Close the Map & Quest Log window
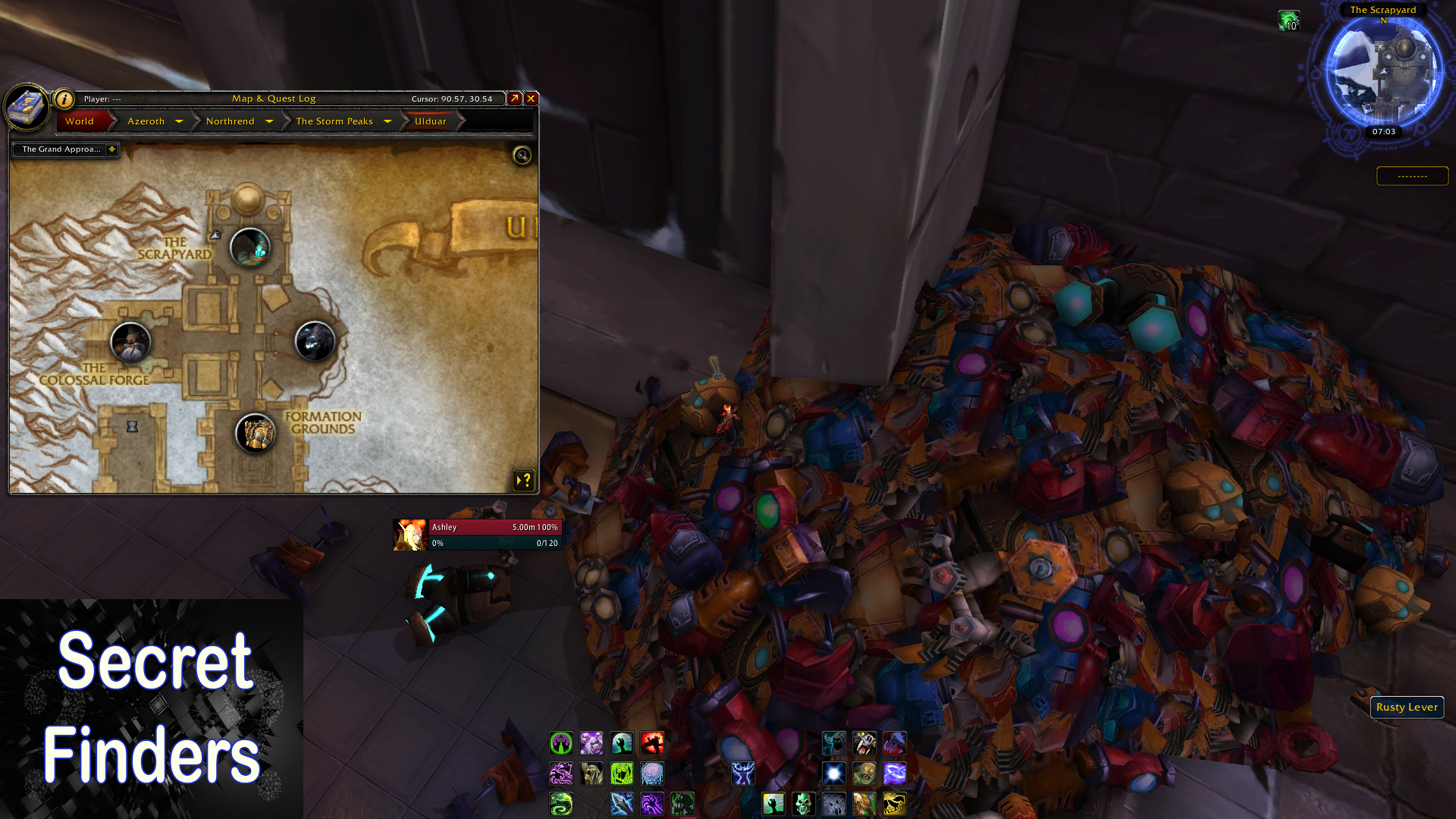The image size is (1456, 819). point(531,99)
